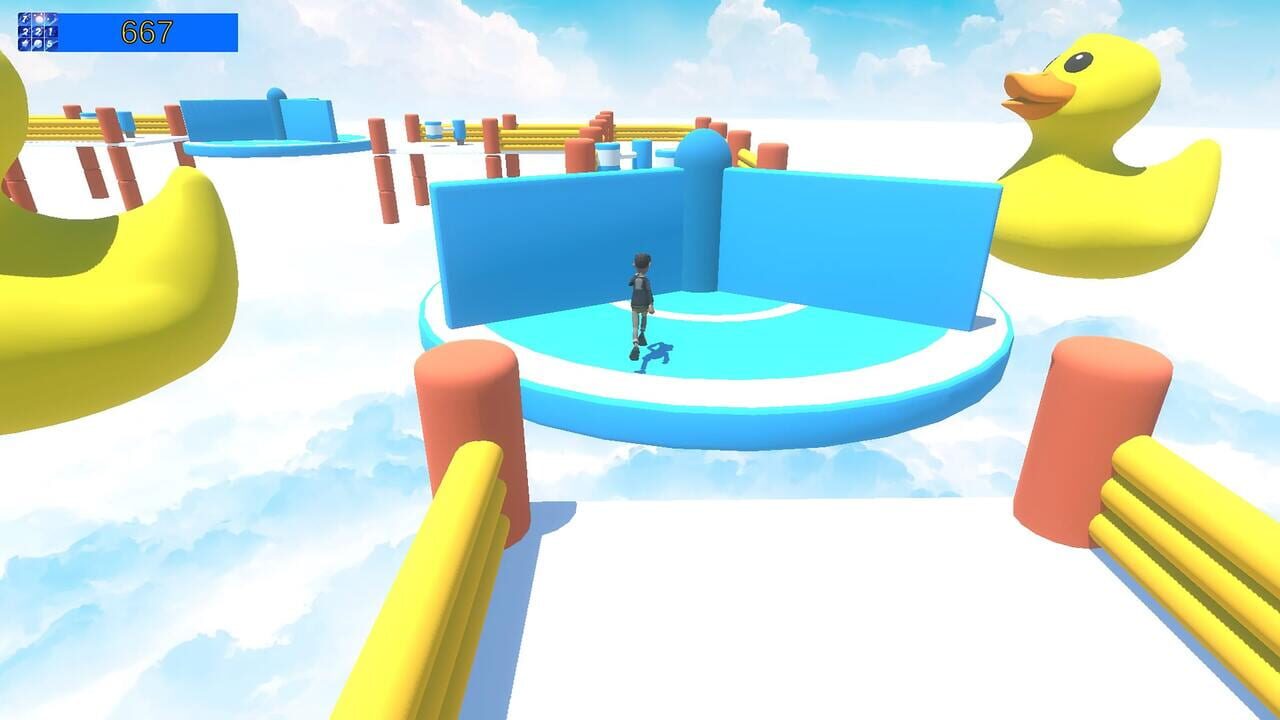Select the planet icon in the HUD
Image resolution: width=1280 pixels, height=720 pixels.
(39, 44)
